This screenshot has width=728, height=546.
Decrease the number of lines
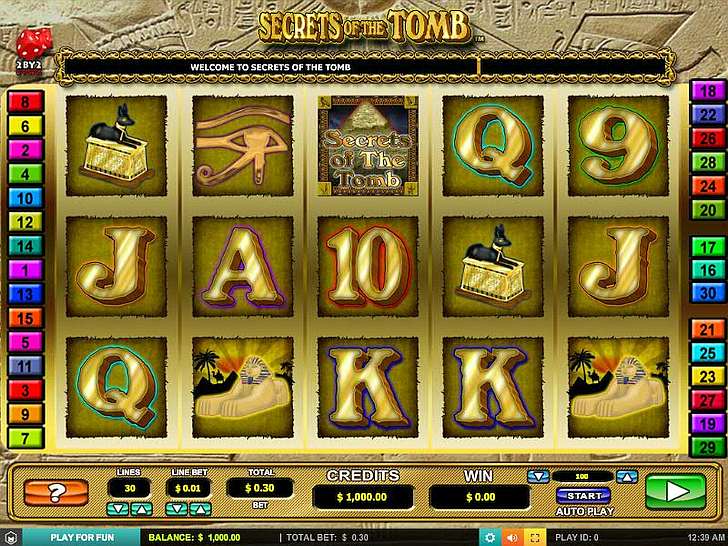click(119, 509)
